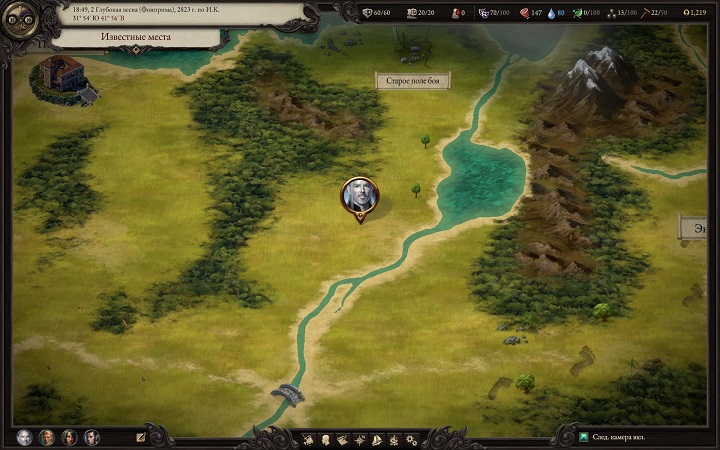Click the party portrait marker on the map
Screen dimensions: 720x450
pos(360,196)
